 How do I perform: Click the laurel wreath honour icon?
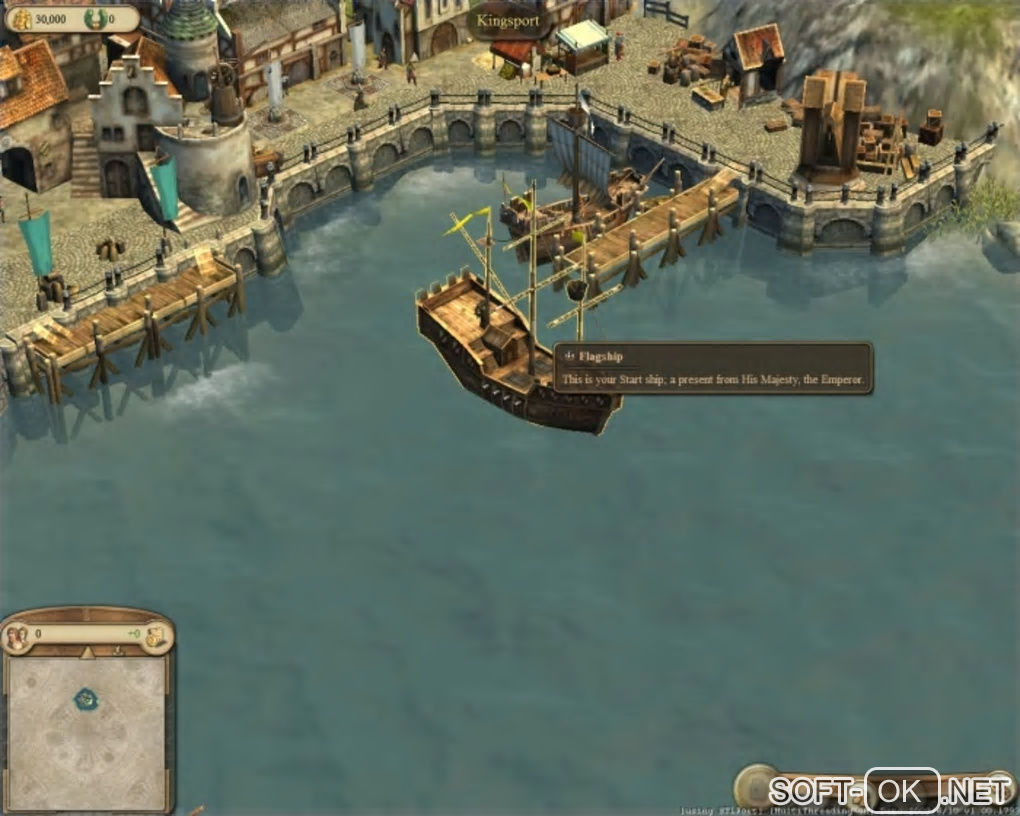[96, 19]
